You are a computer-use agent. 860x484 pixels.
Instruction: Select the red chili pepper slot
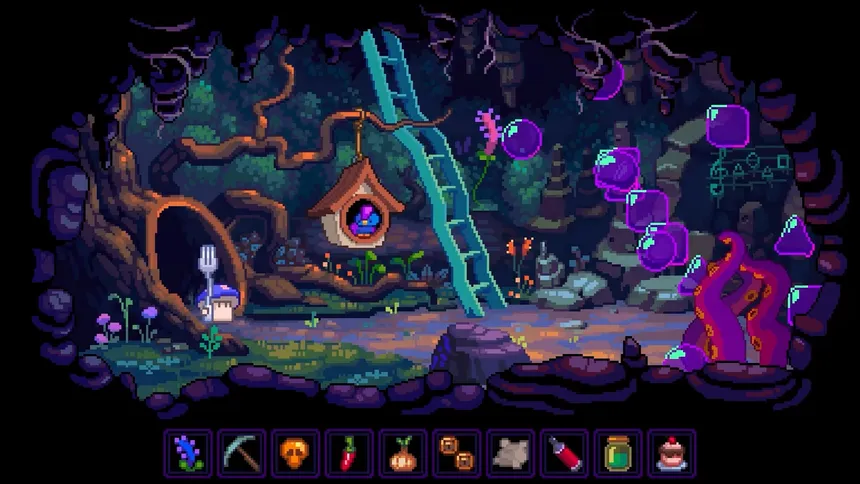click(x=349, y=454)
